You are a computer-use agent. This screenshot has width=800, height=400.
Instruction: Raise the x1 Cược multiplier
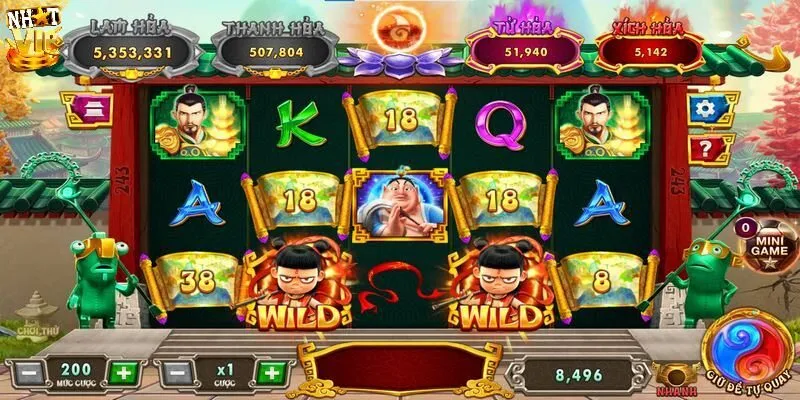271,373
